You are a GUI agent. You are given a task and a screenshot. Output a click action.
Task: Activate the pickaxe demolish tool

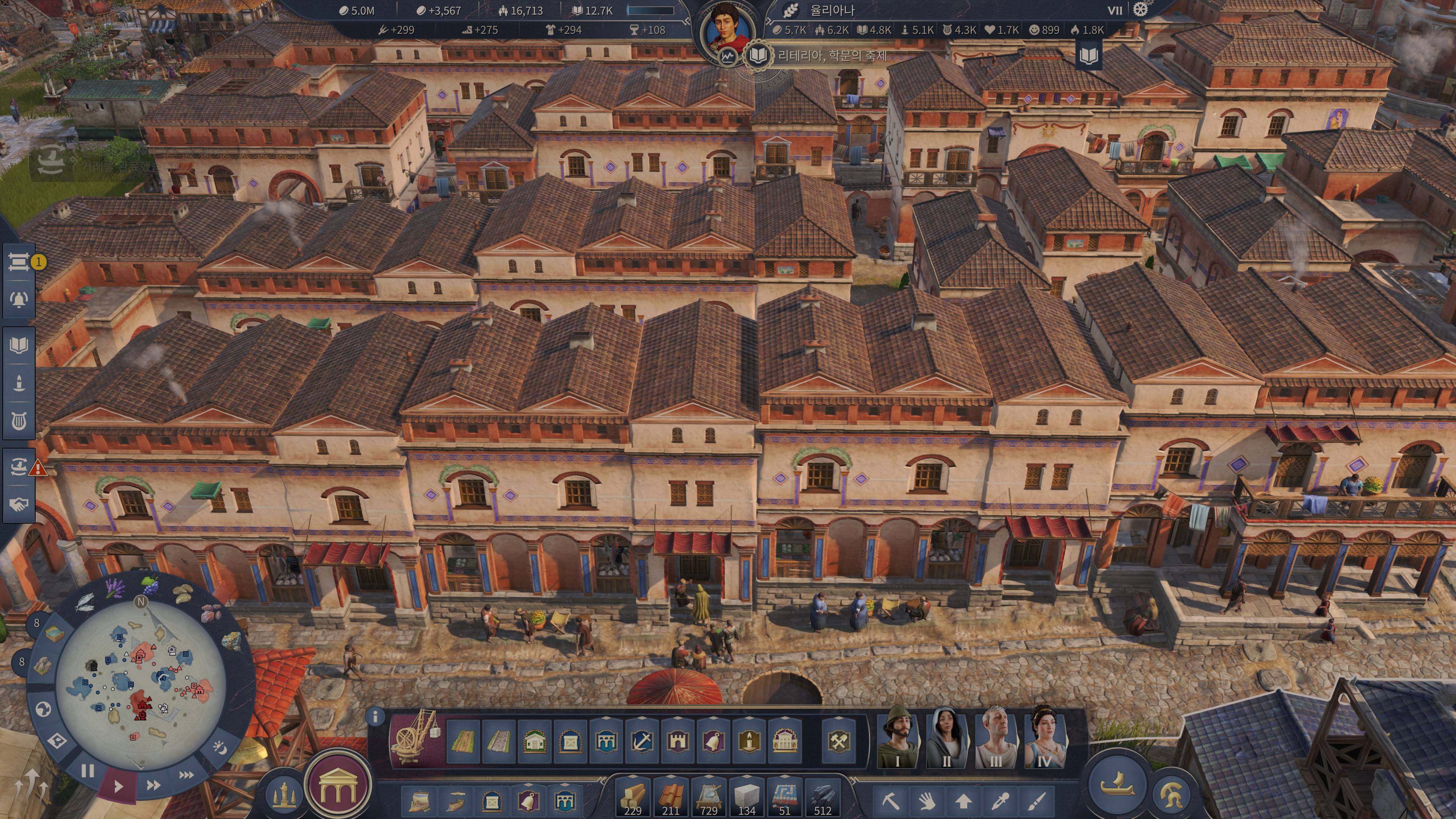click(x=890, y=800)
